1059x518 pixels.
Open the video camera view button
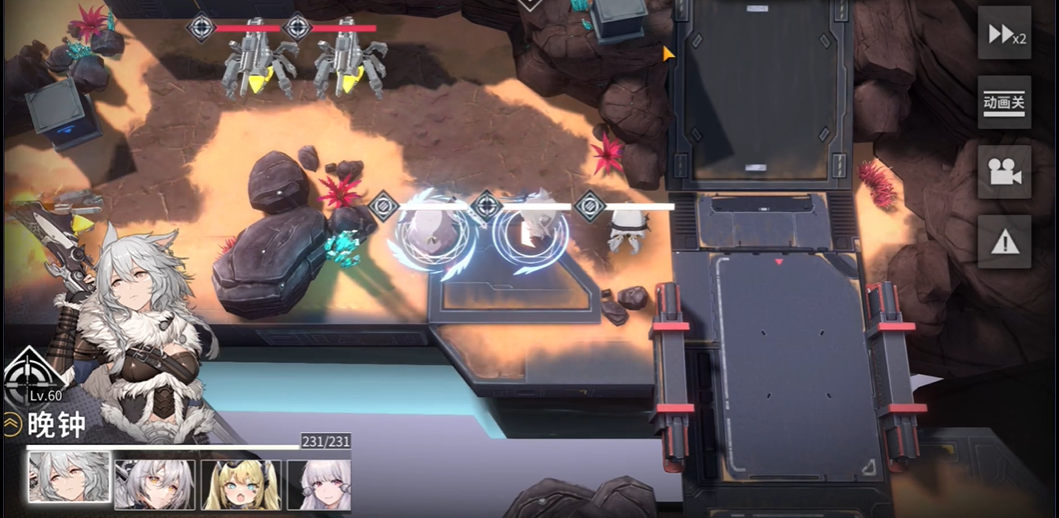pyautogui.click(x=1004, y=172)
